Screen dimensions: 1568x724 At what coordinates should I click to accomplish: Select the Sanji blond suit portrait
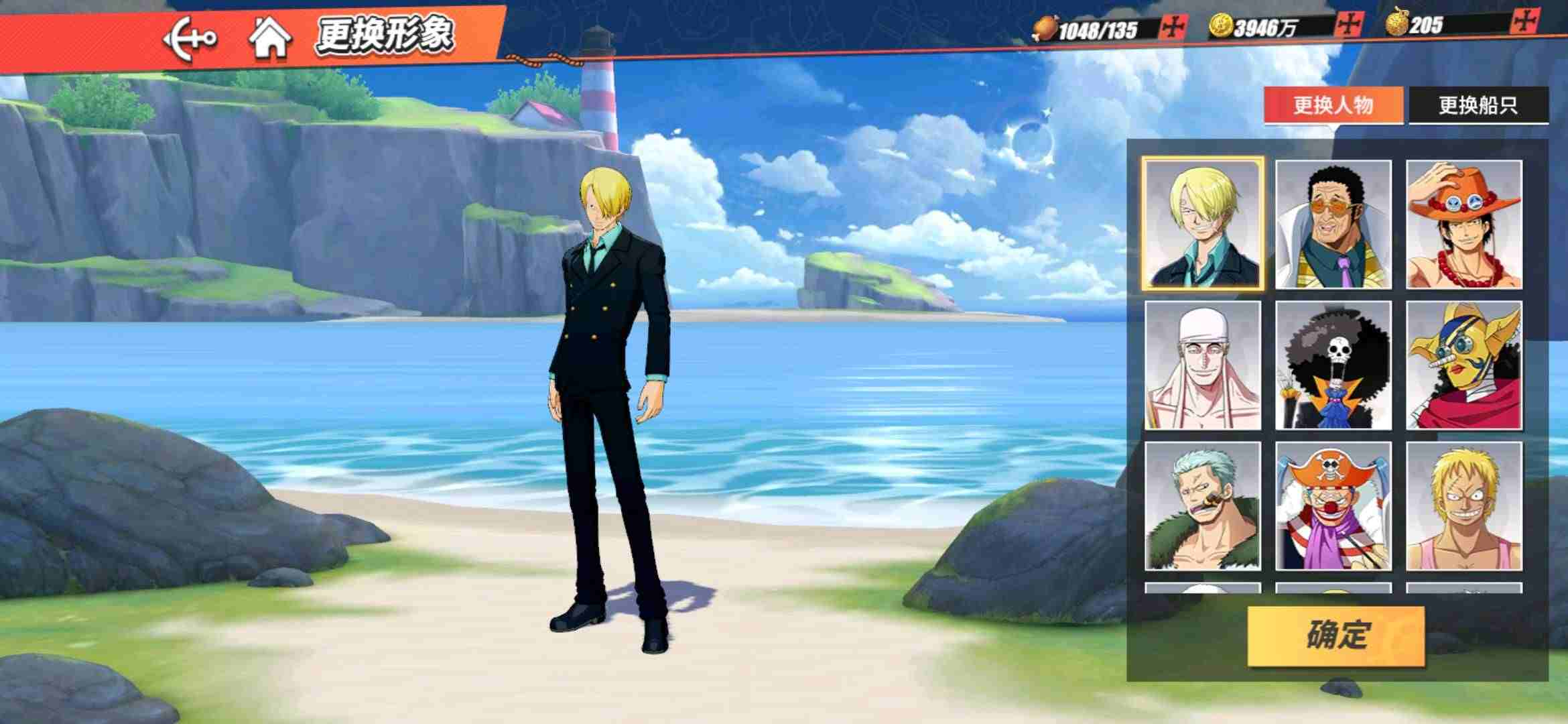pos(1203,225)
